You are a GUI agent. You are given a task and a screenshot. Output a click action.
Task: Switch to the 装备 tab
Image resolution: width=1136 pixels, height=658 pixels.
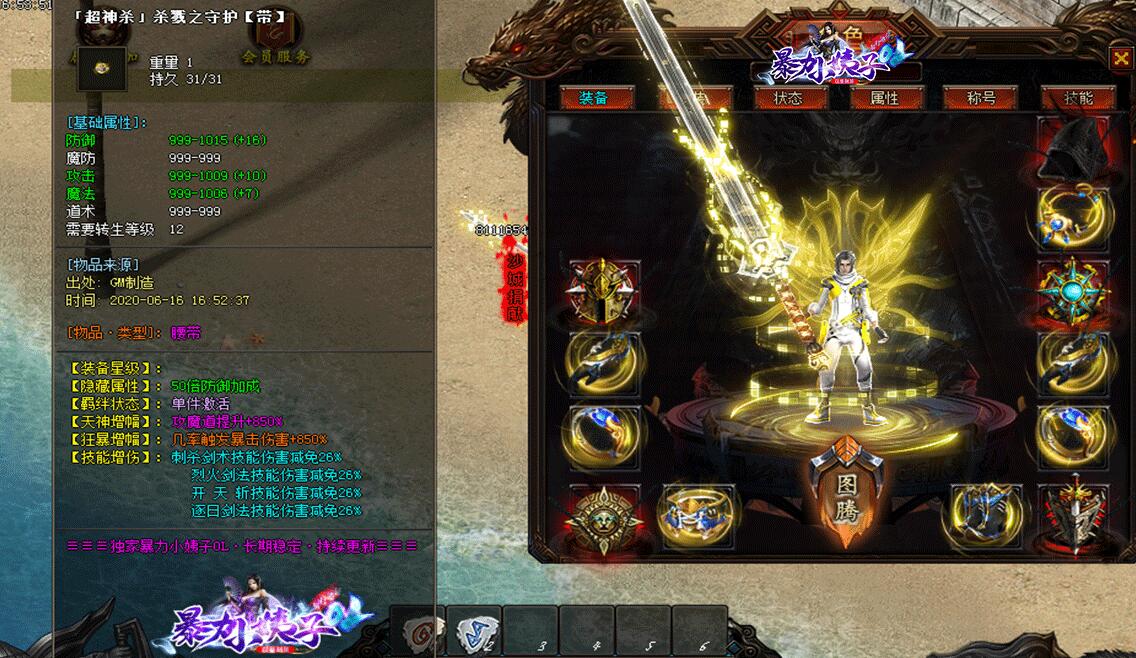[594, 98]
